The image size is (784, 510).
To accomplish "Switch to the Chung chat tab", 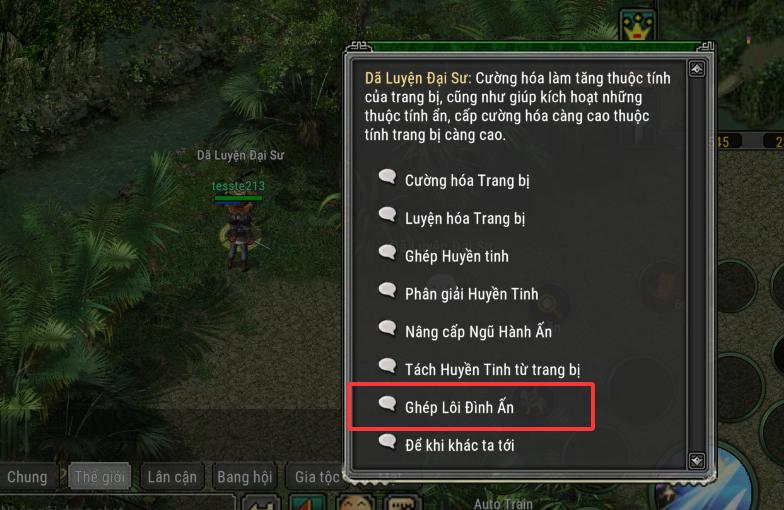I will (27, 477).
